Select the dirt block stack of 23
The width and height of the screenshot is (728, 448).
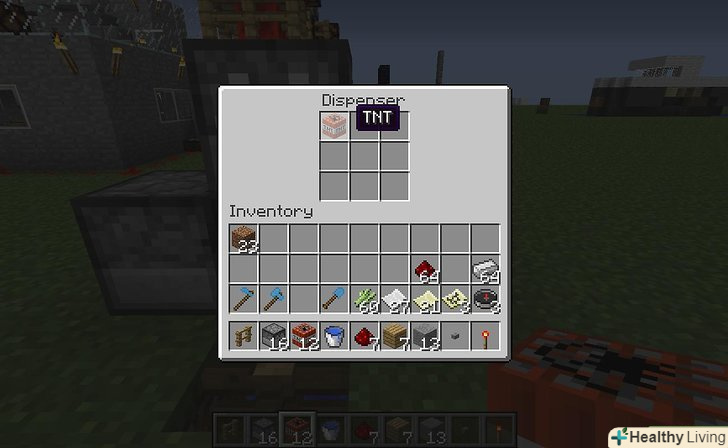243,238
